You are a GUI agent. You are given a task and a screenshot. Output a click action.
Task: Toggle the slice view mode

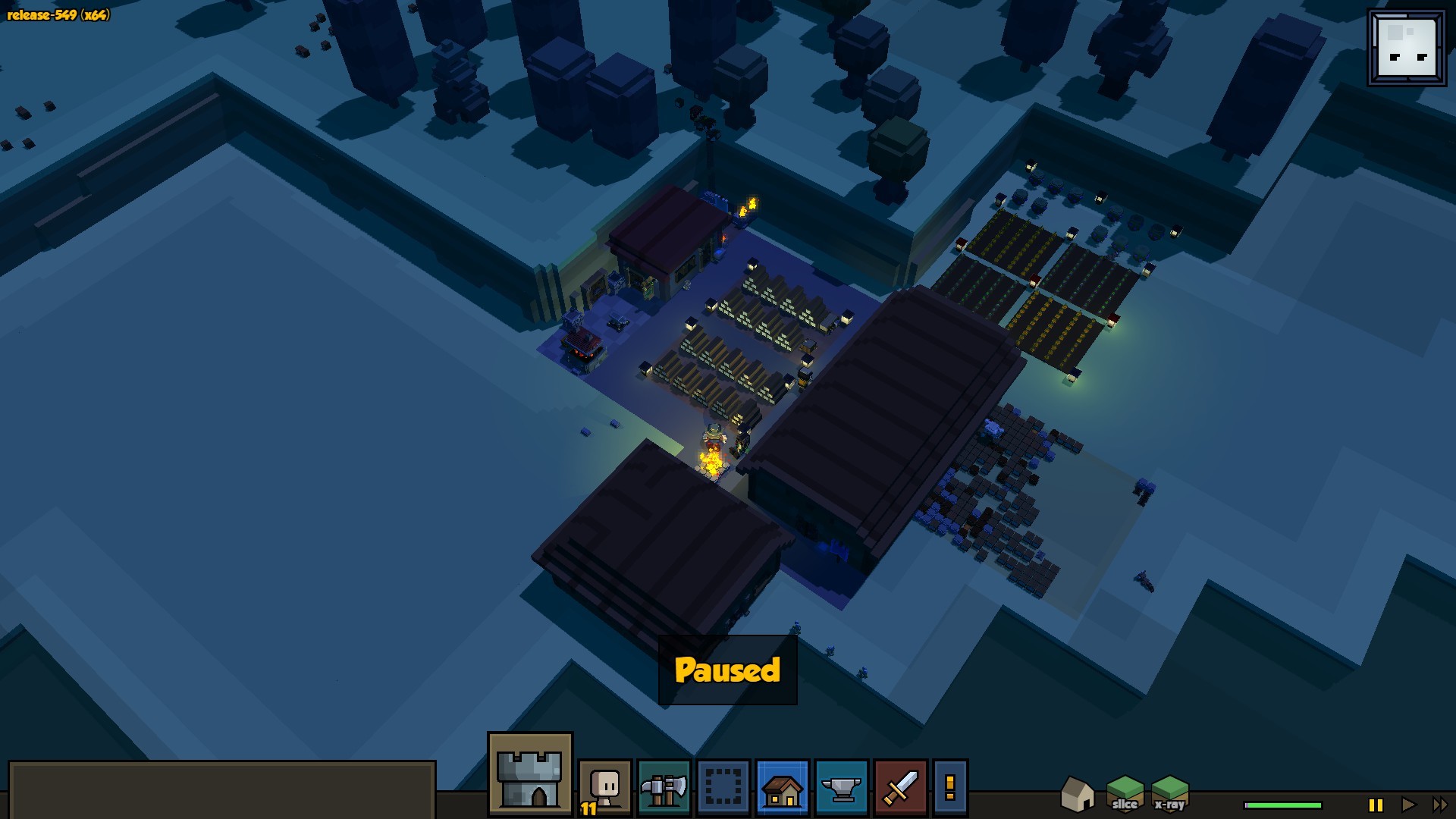pyautogui.click(x=1125, y=794)
